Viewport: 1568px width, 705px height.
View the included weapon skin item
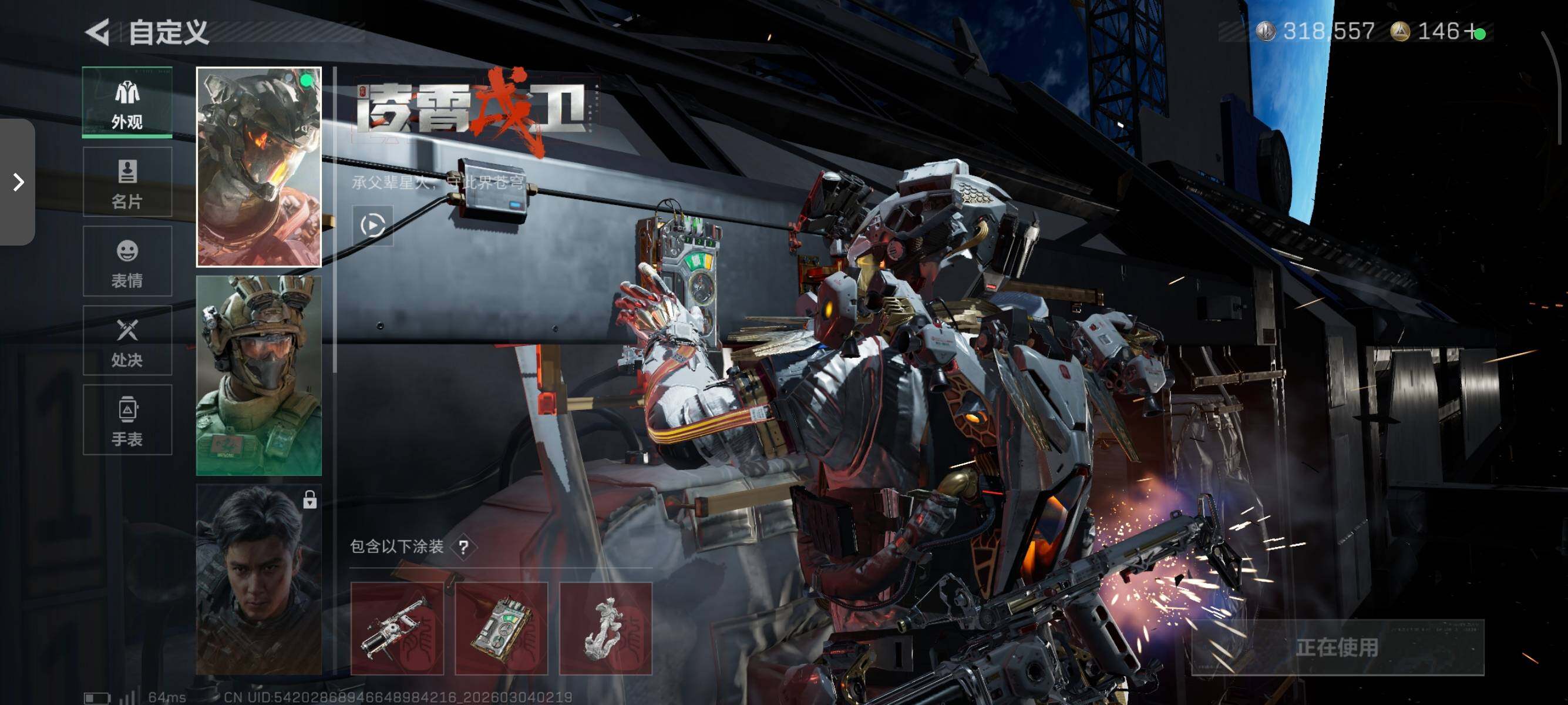coord(397,628)
